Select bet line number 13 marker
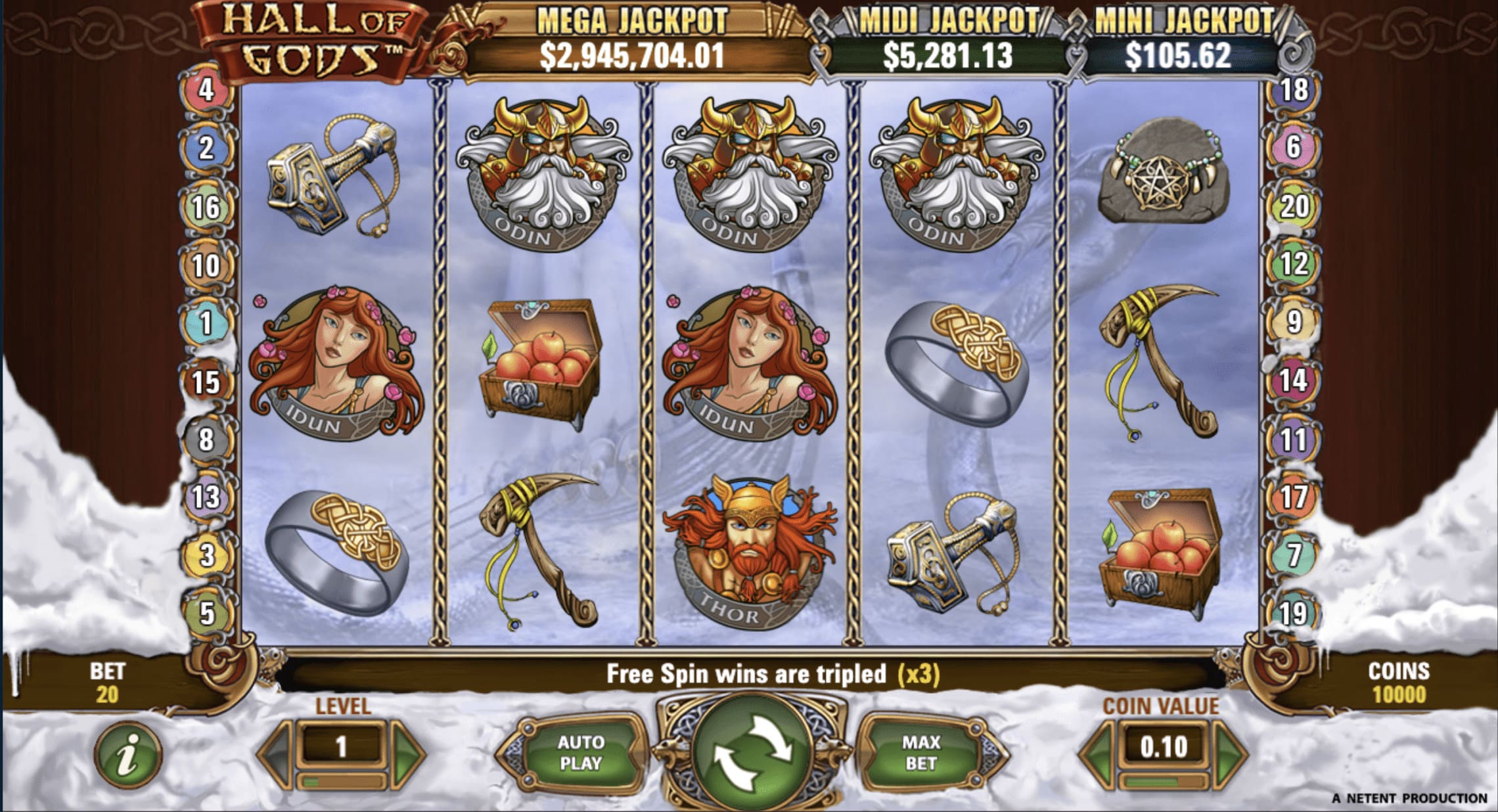This screenshot has width=1498, height=812. click(x=206, y=497)
